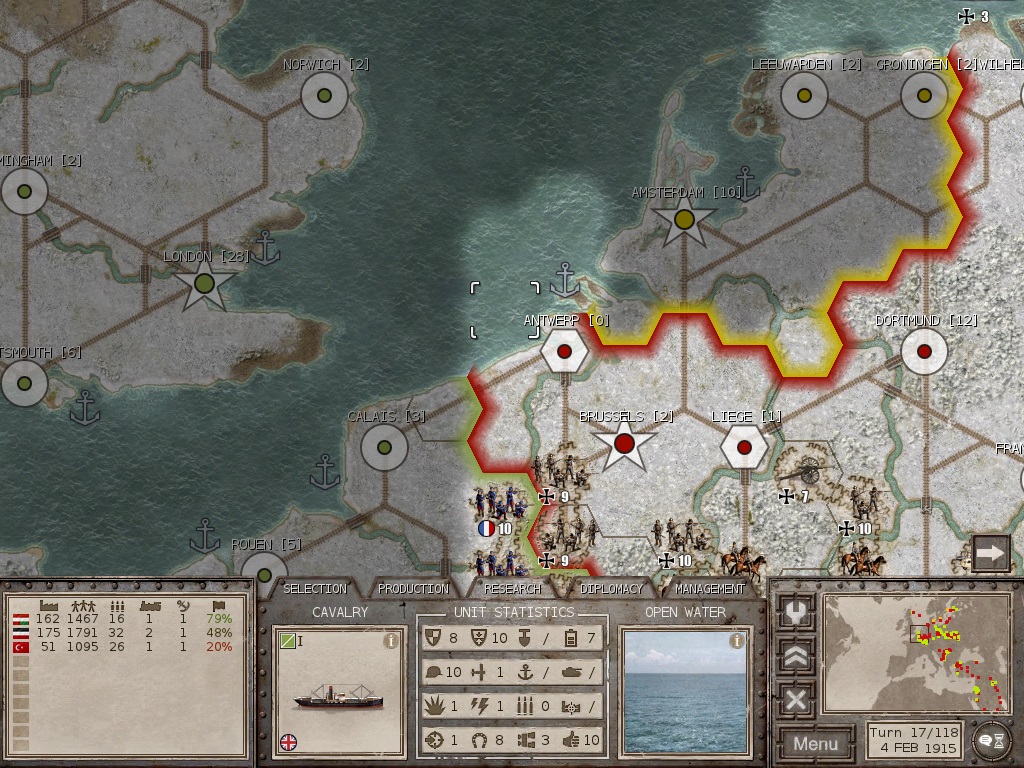Open the Production tab

click(x=413, y=589)
